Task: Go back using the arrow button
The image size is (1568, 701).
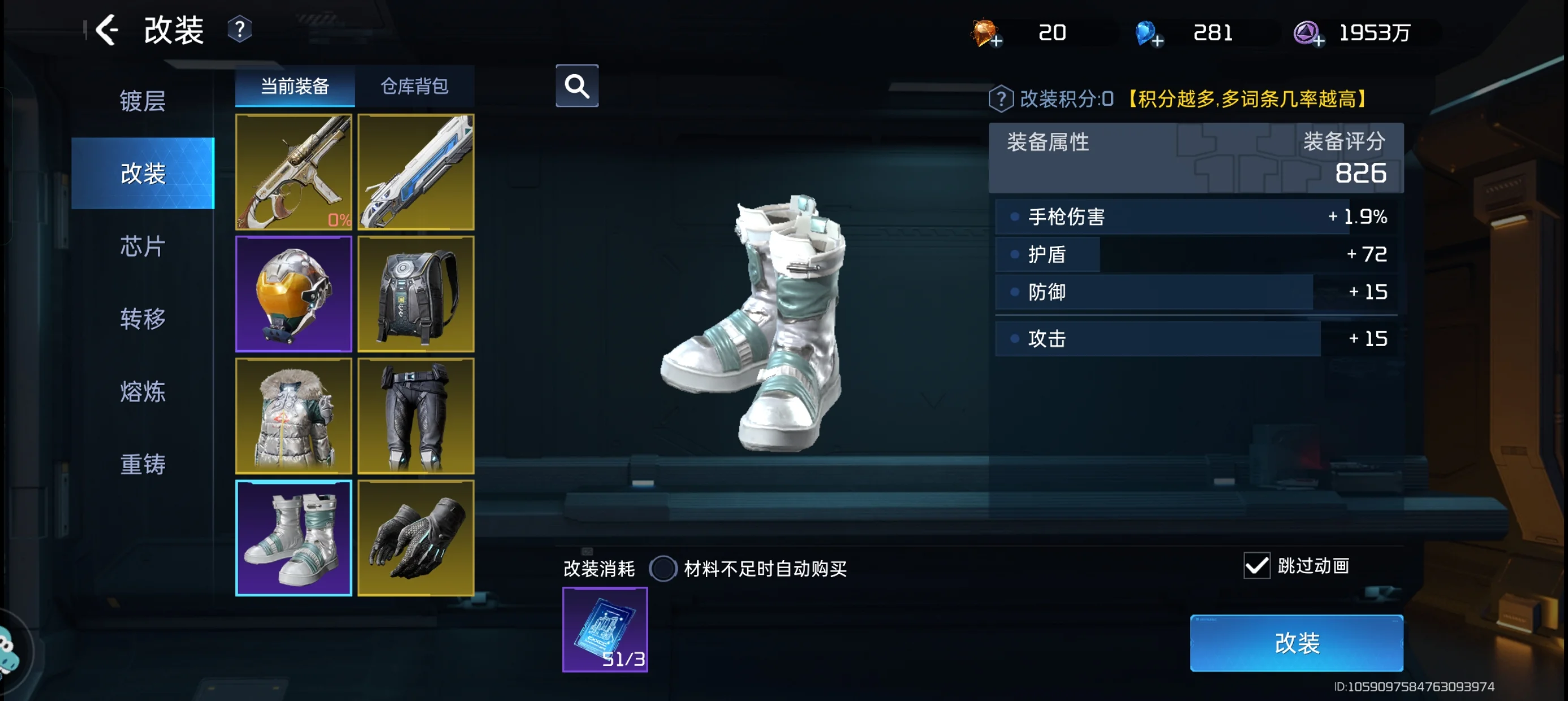Action: (107, 30)
